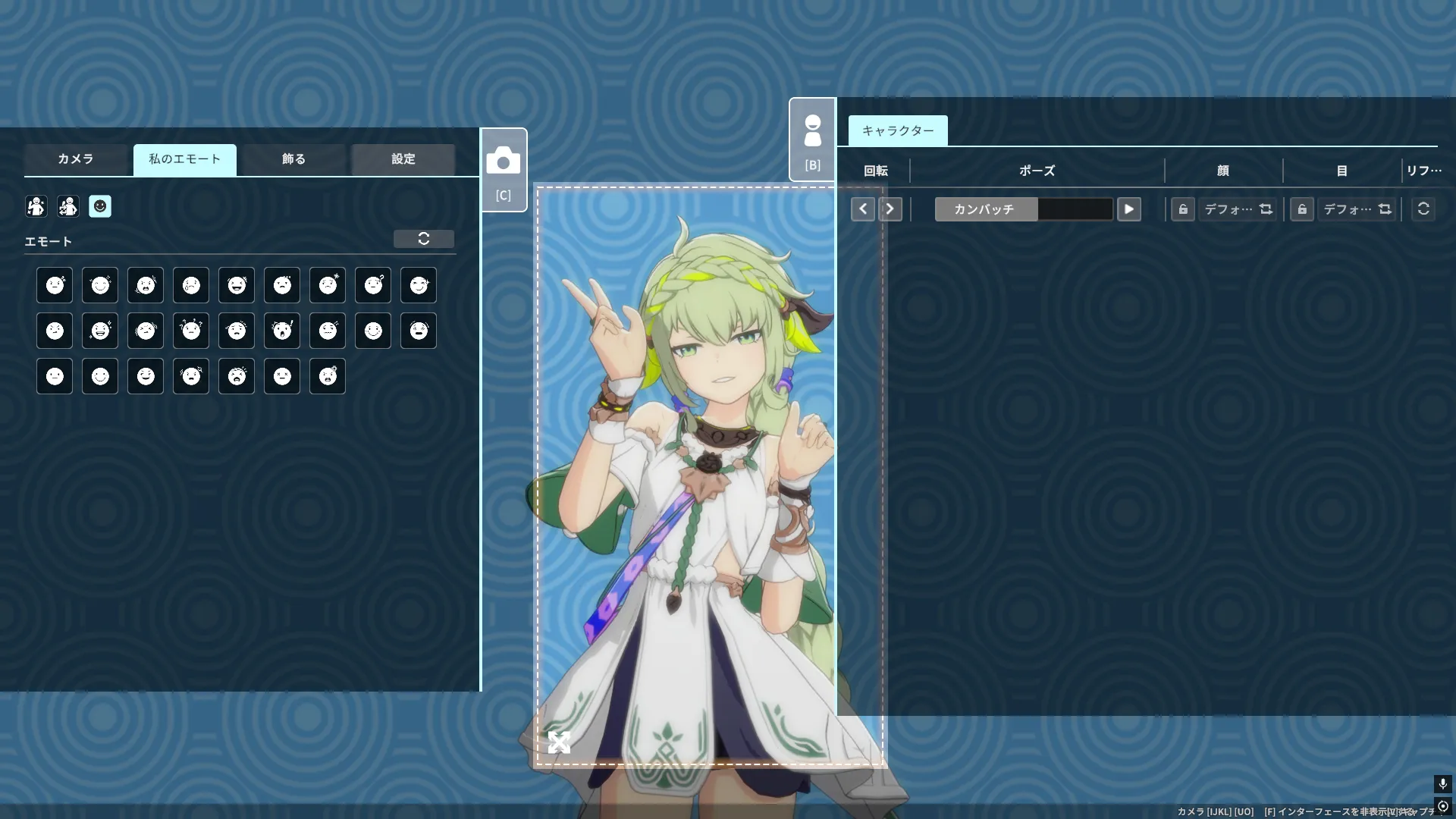Toggle the character [B] panel button

(x=812, y=140)
